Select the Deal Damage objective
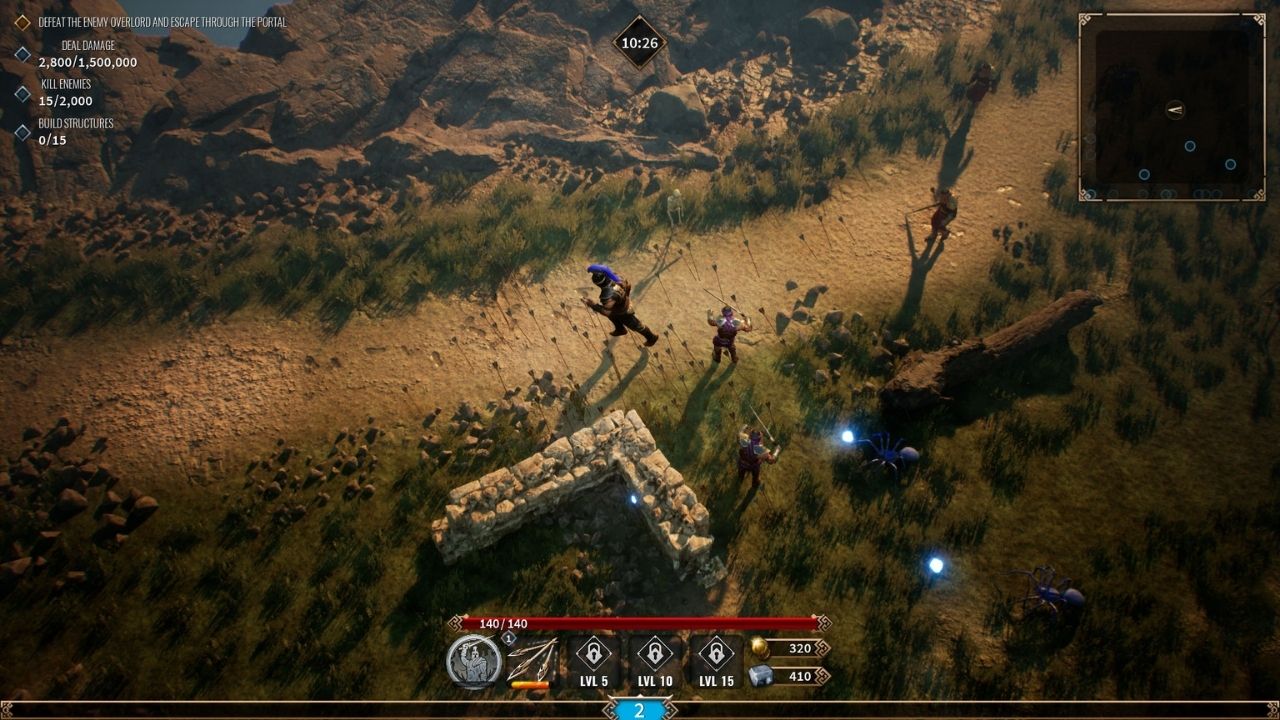 (x=89, y=54)
